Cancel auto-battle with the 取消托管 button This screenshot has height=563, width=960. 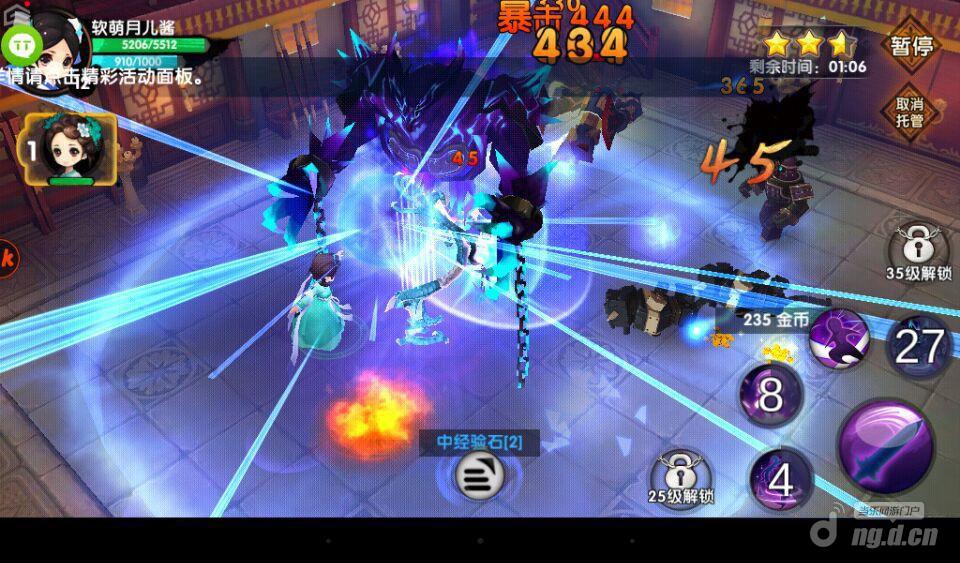[909, 112]
